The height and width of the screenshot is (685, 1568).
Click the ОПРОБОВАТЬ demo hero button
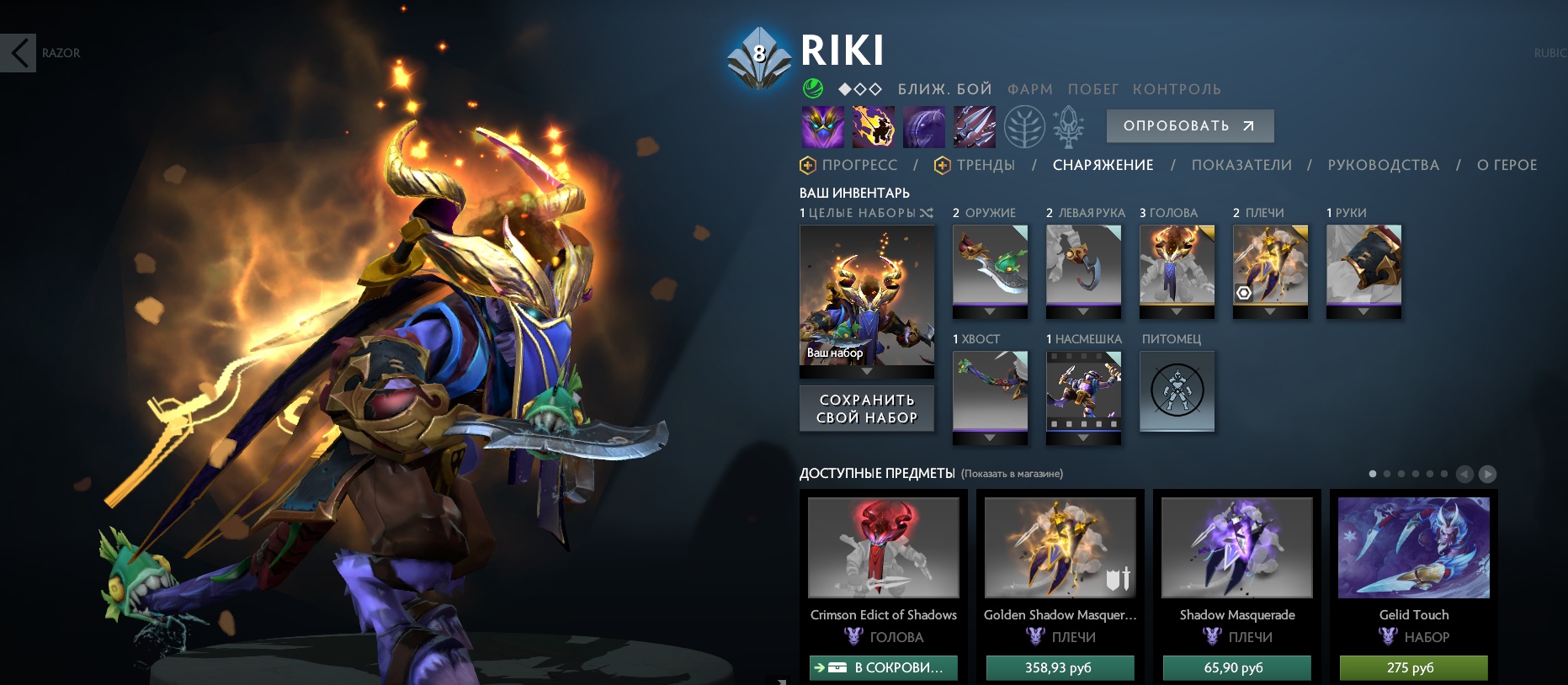point(1189,126)
